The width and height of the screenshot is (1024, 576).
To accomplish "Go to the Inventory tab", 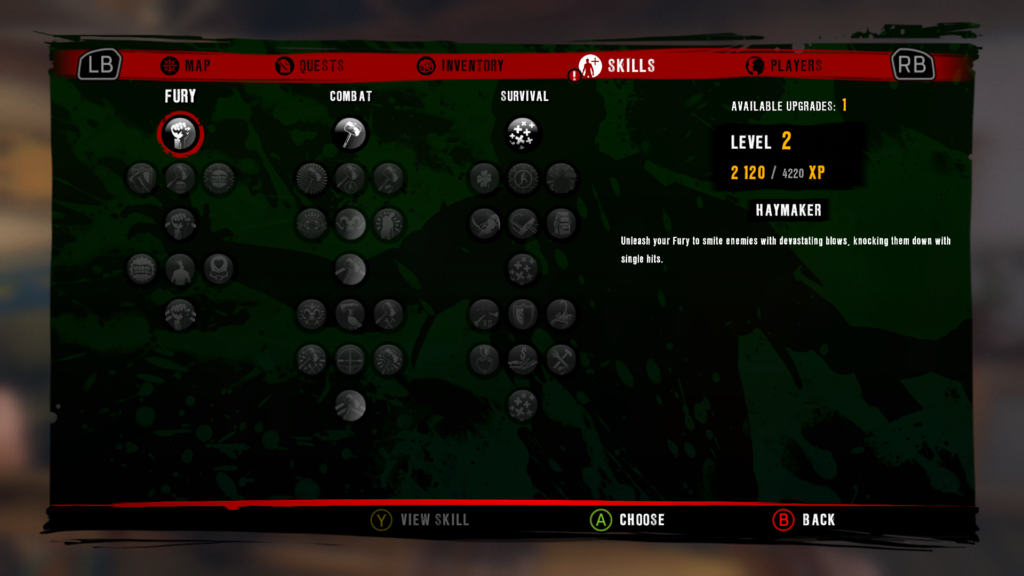I will 460,66.
